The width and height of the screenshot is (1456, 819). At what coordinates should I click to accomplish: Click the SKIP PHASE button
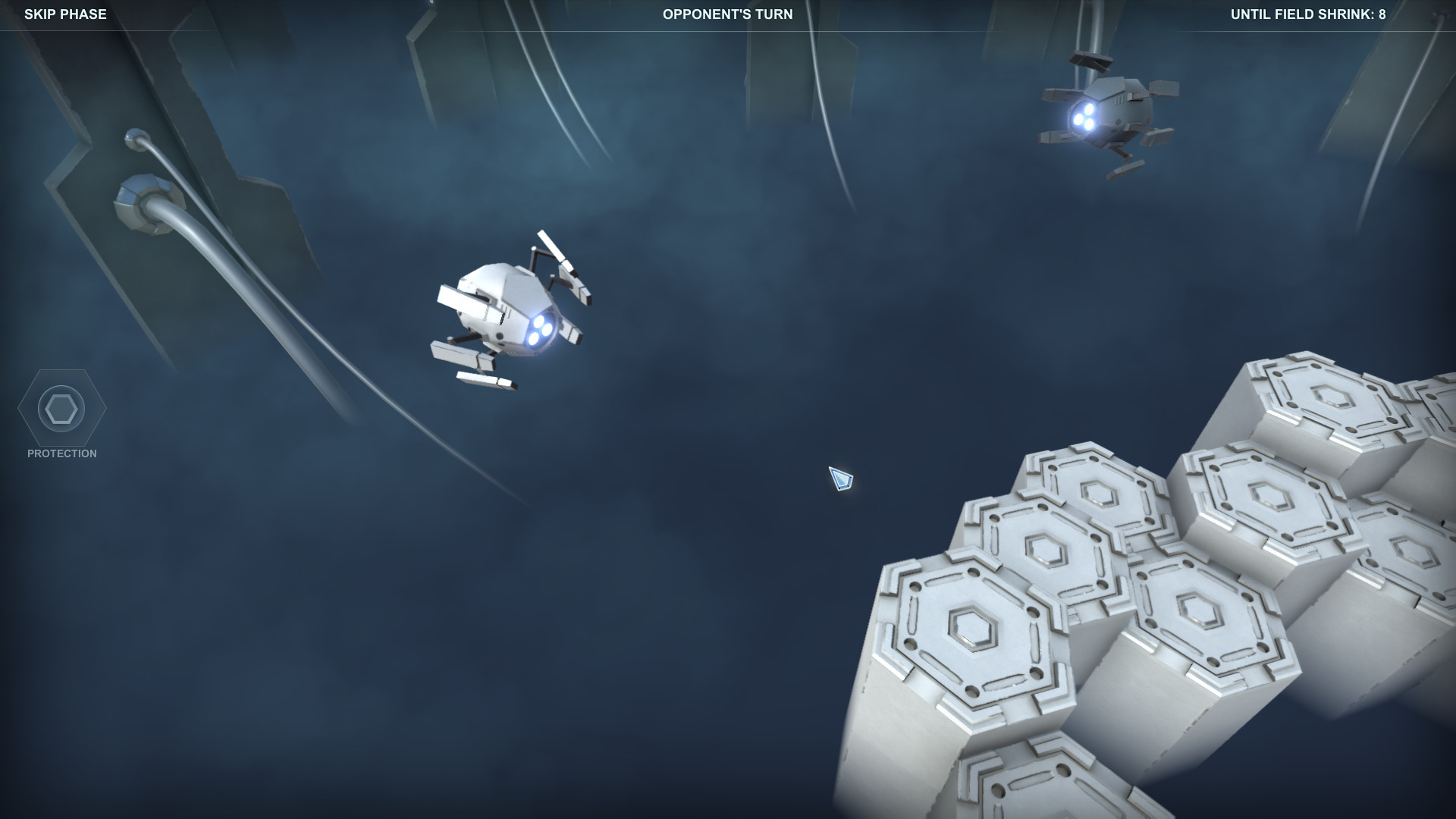coord(66,13)
